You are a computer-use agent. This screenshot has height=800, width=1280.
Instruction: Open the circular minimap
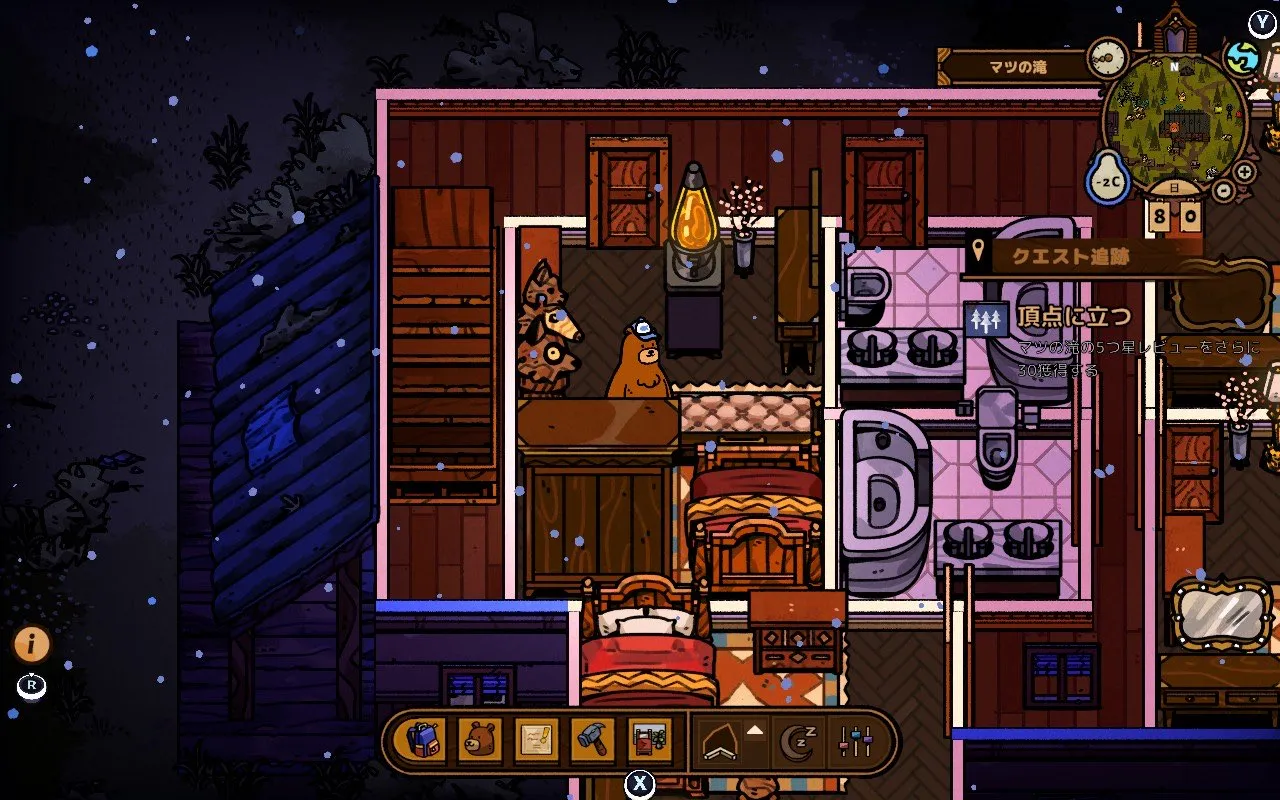[x=1173, y=122]
